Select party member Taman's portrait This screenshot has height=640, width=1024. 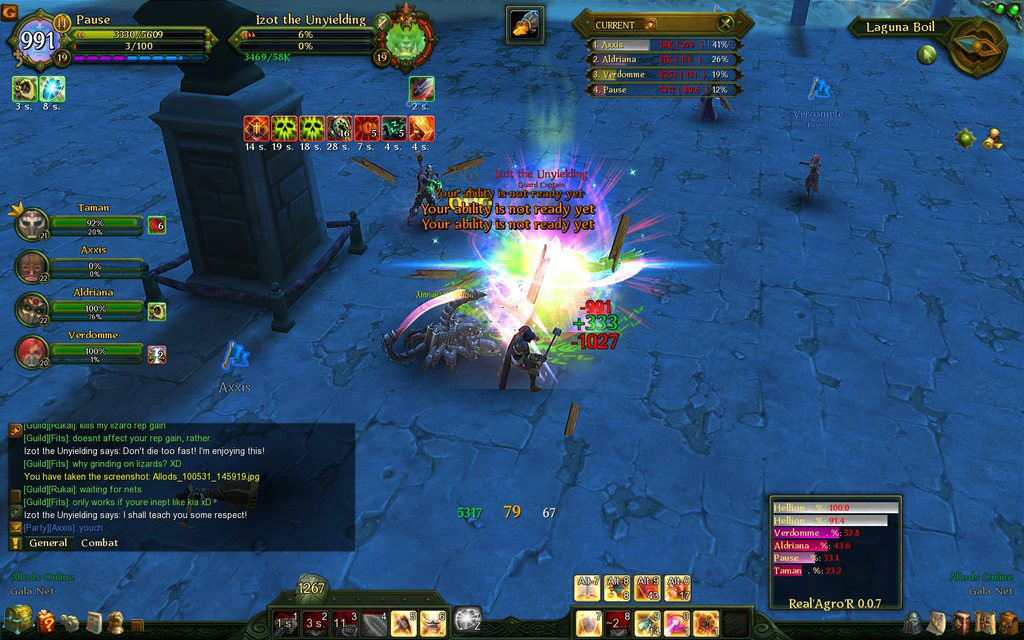coord(32,224)
